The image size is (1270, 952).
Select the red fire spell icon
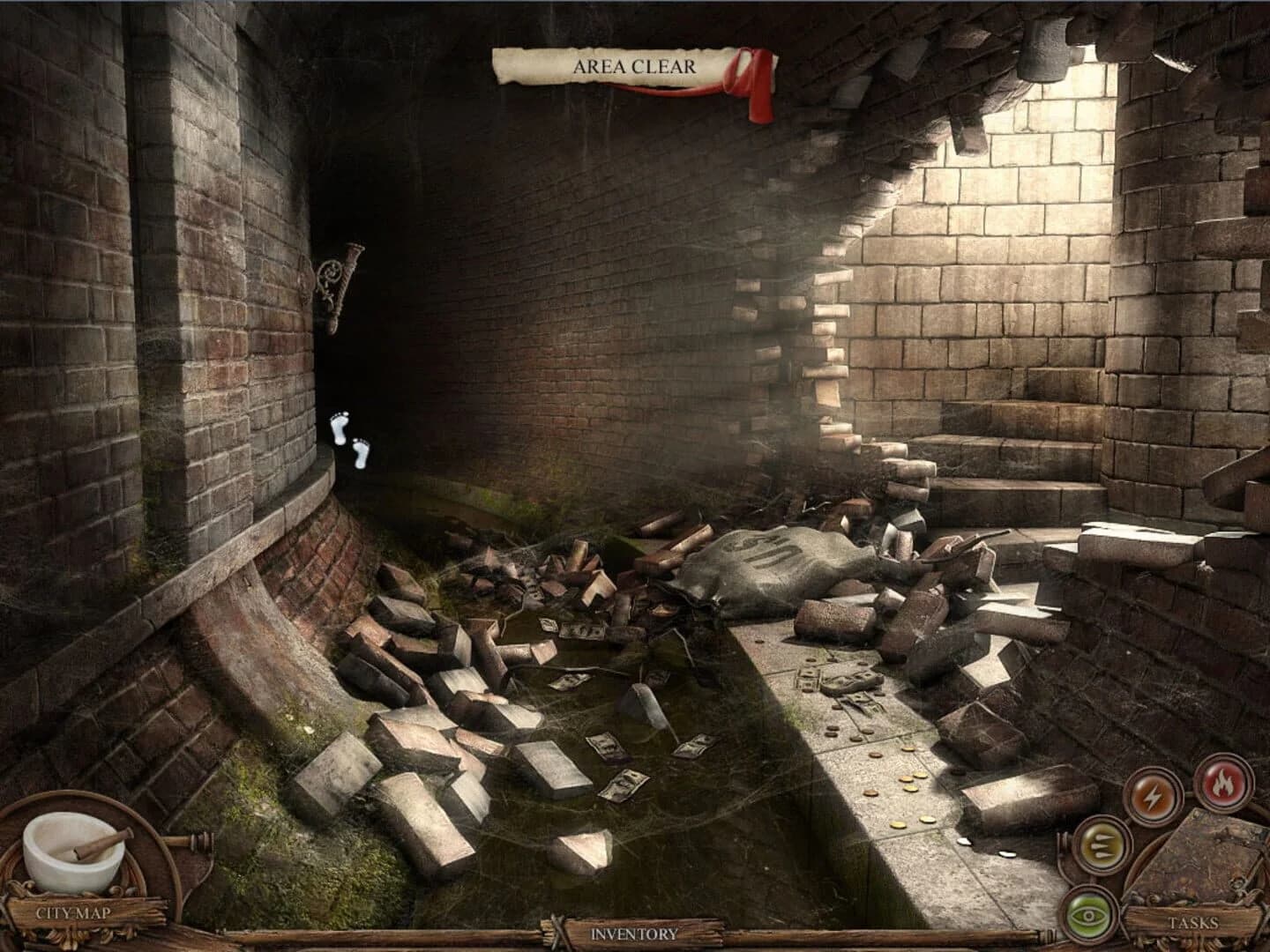click(x=1224, y=783)
